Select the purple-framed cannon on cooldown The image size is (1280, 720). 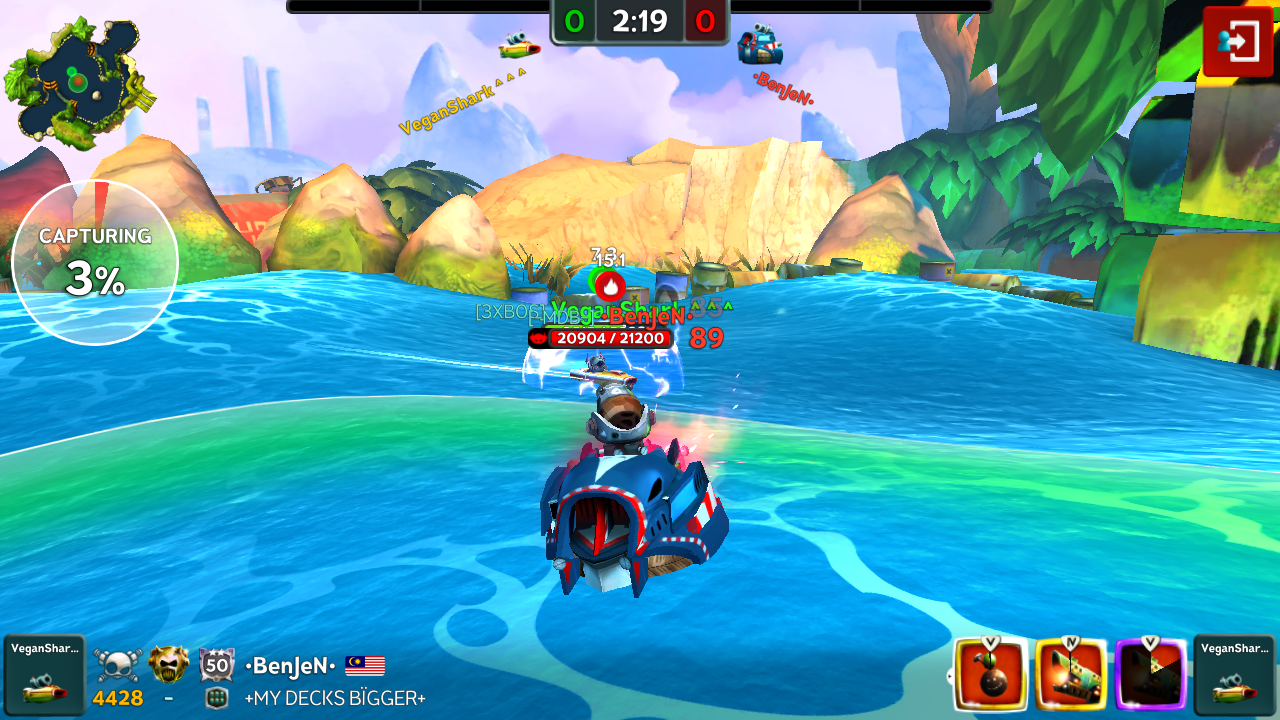[x=1151, y=675]
